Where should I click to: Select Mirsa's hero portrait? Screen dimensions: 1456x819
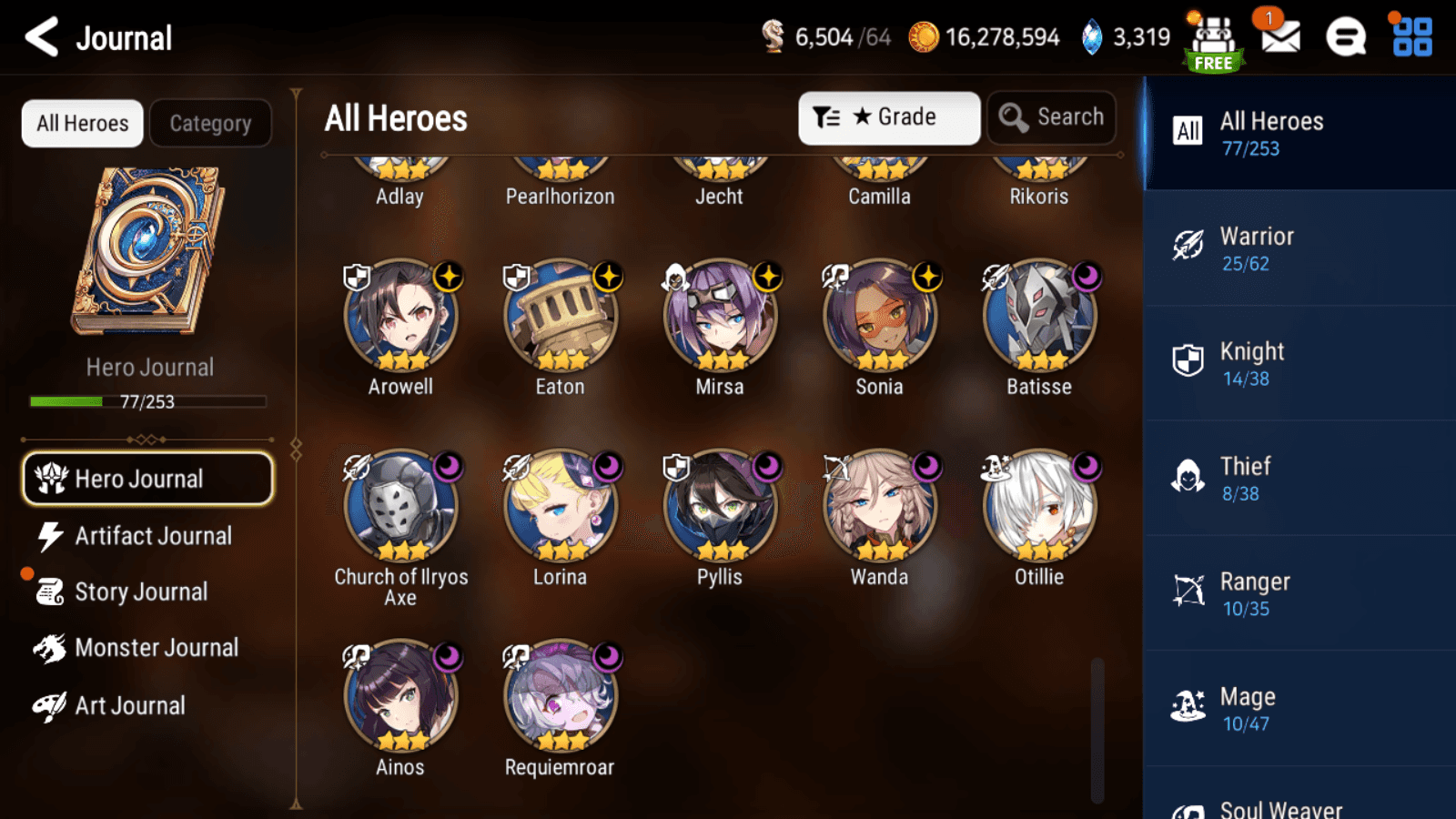tap(719, 316)
